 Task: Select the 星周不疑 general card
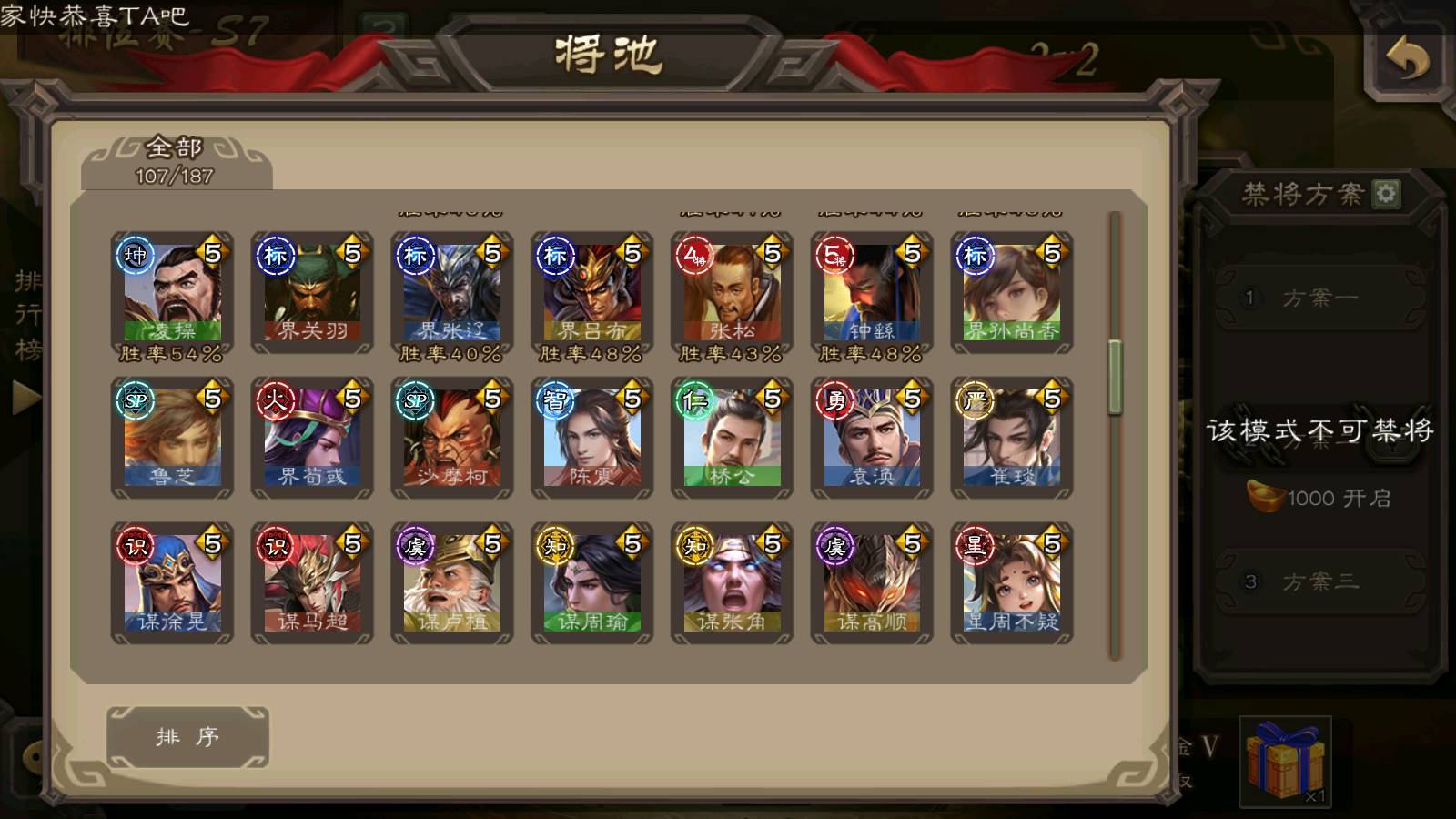tap(1012, 584)
